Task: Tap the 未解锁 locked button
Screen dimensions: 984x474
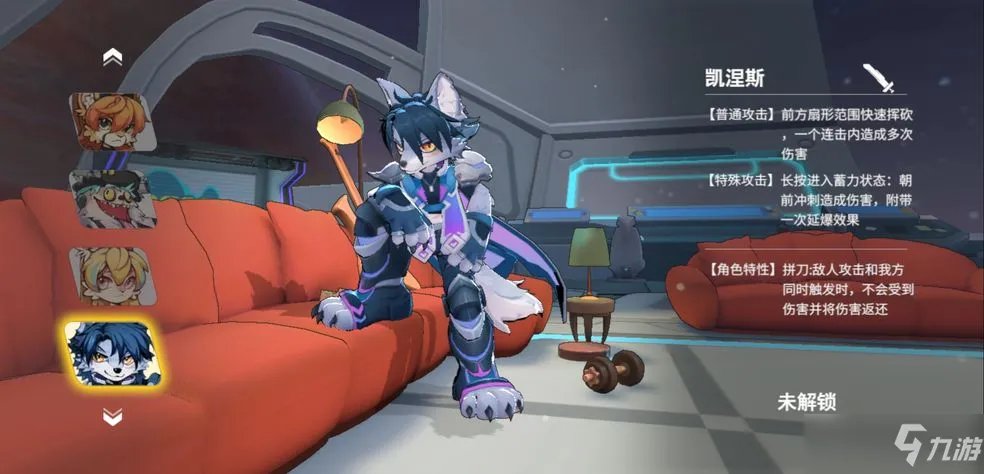Action: click(x=806, y=403)
